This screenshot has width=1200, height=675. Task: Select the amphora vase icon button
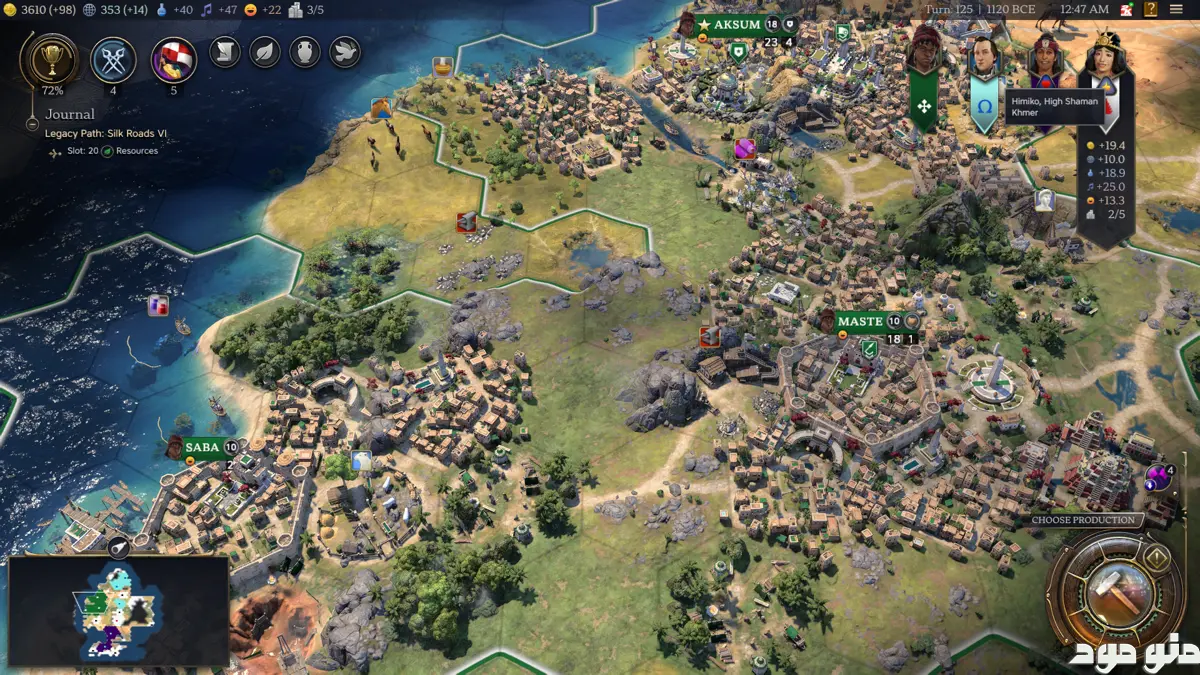(x=305, y=51)
